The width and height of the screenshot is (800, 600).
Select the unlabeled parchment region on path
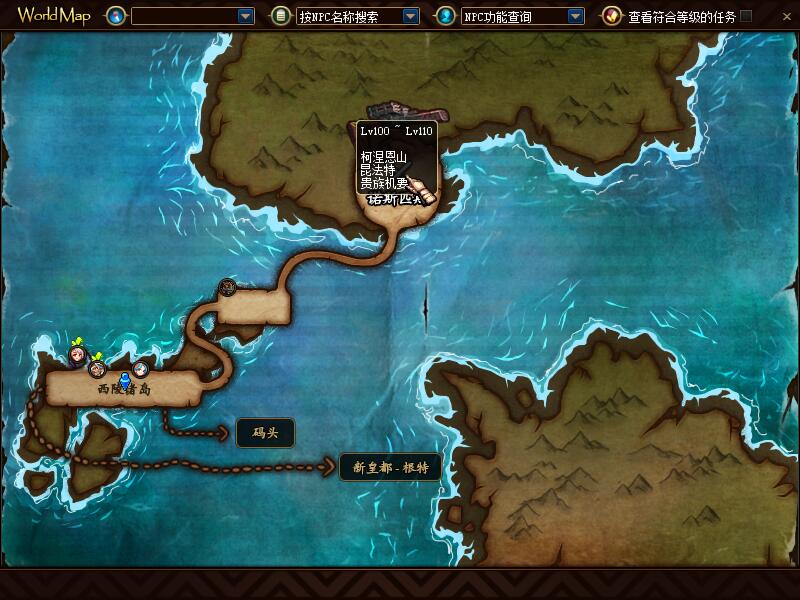[x=252, y=307]
